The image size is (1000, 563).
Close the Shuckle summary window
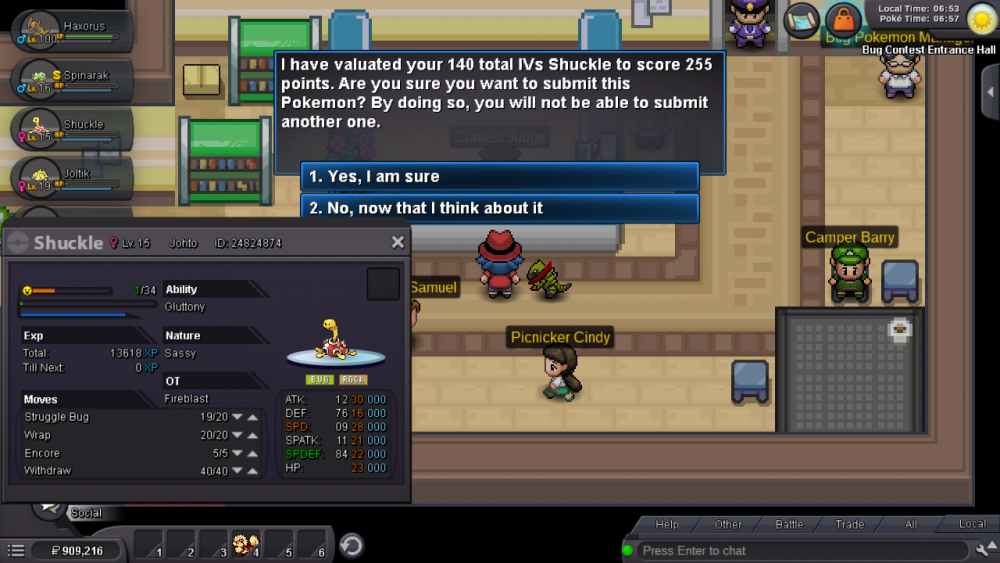pyautogui.click(x=398, y=242)
